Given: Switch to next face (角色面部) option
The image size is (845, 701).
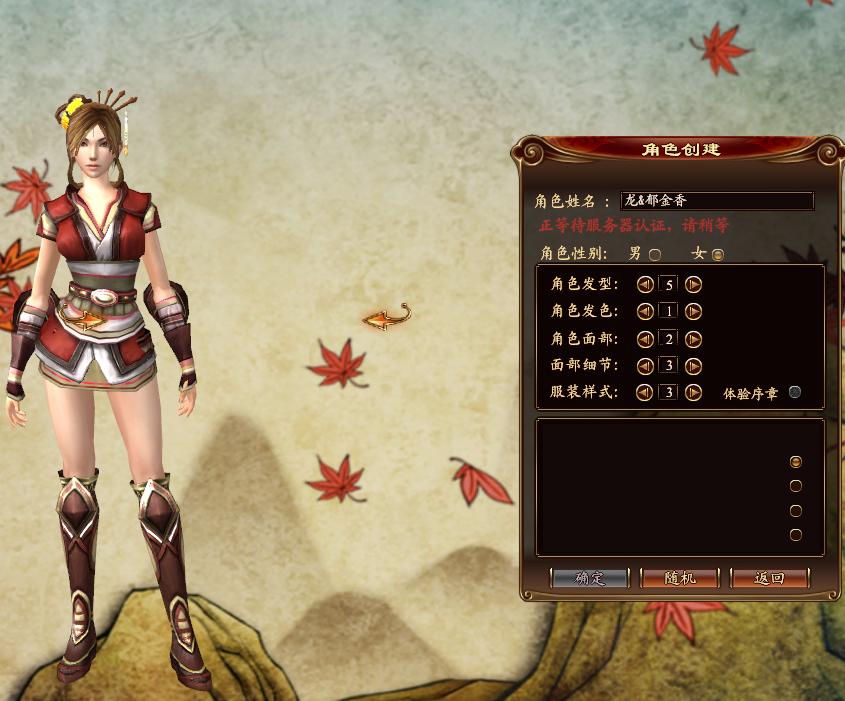Looking at the screenshot, I should (693, 338).
